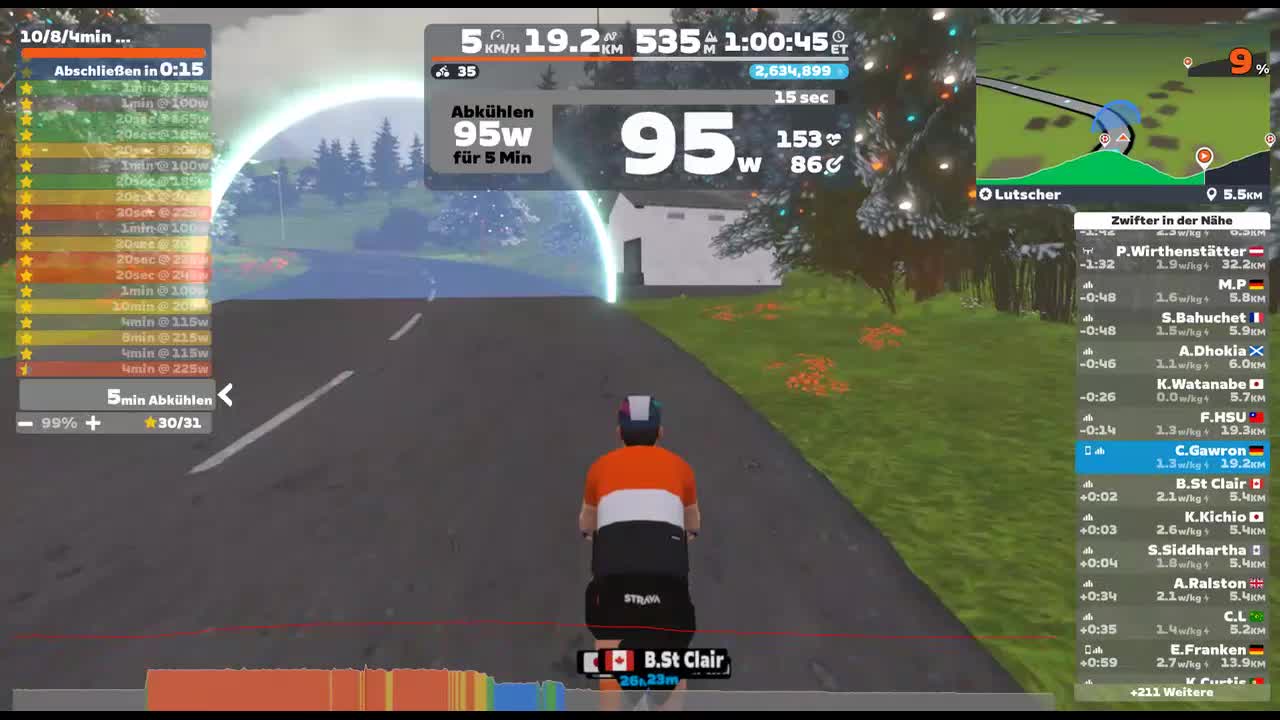Image resolution: width=1280 pixels, height=720 pixels.
Task: Collapse the workout panel with the arrow
Action: coord(225,395)
